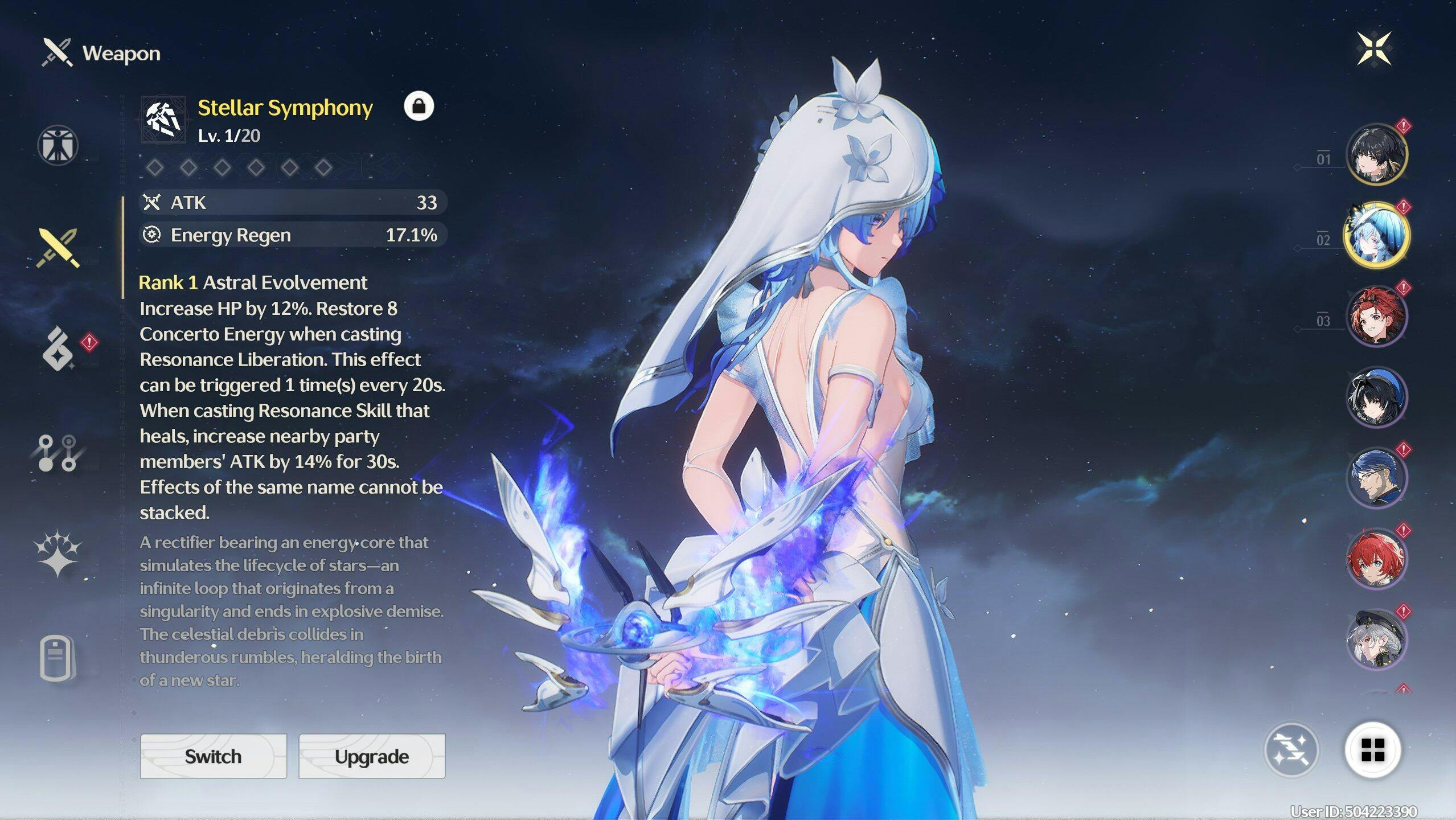This screenshot has width=1456, height=820.
Task: Close the character menu
Action: click(1373, 49)
